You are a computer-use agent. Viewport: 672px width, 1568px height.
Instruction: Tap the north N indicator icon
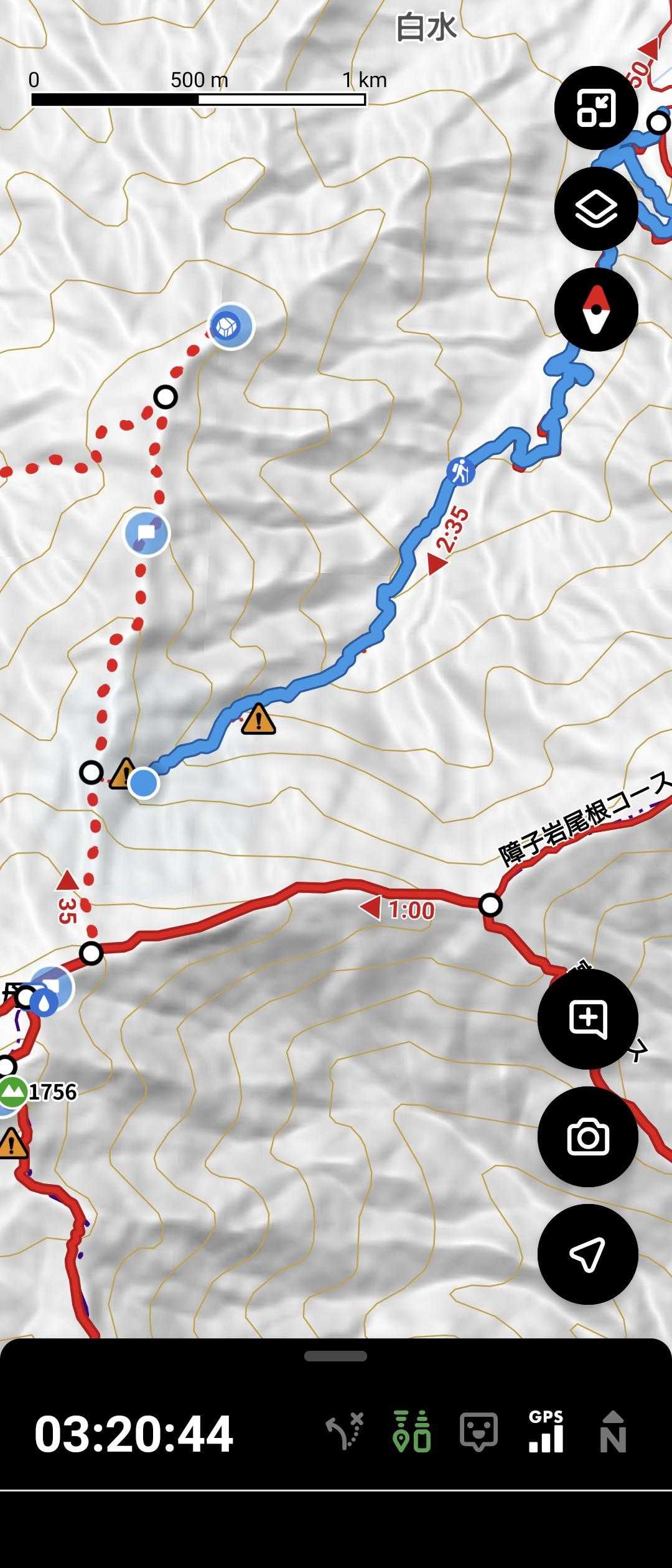[x=612, y=1432]
